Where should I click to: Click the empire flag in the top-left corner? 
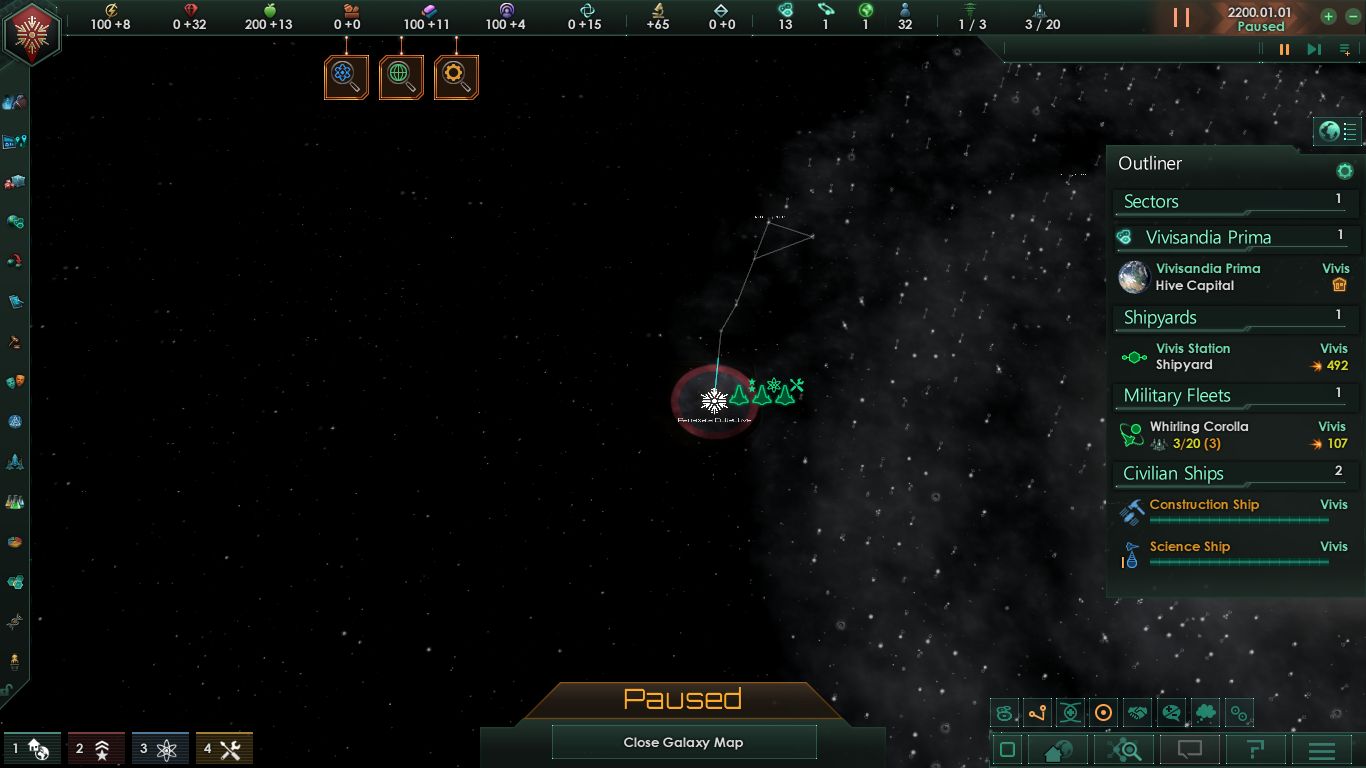point(33,33)
